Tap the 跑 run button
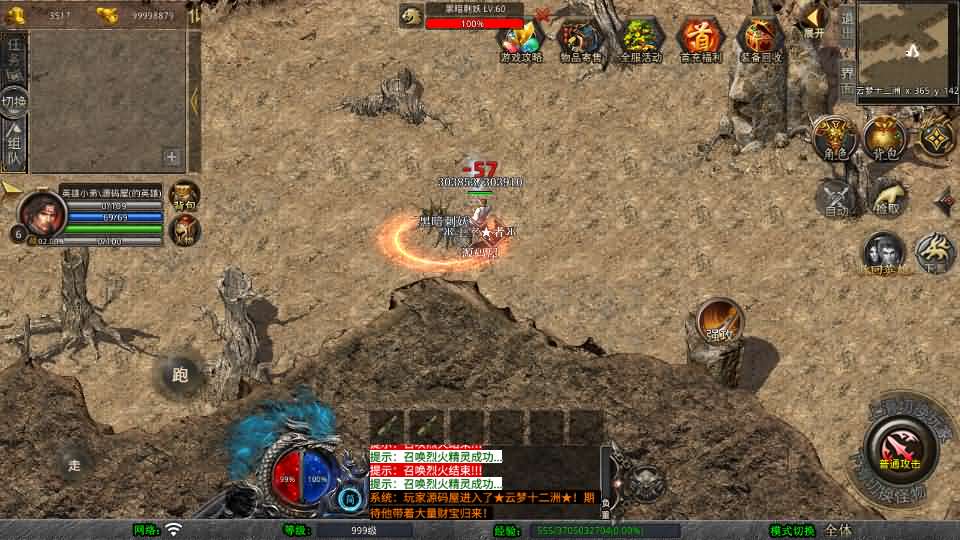 180,375
